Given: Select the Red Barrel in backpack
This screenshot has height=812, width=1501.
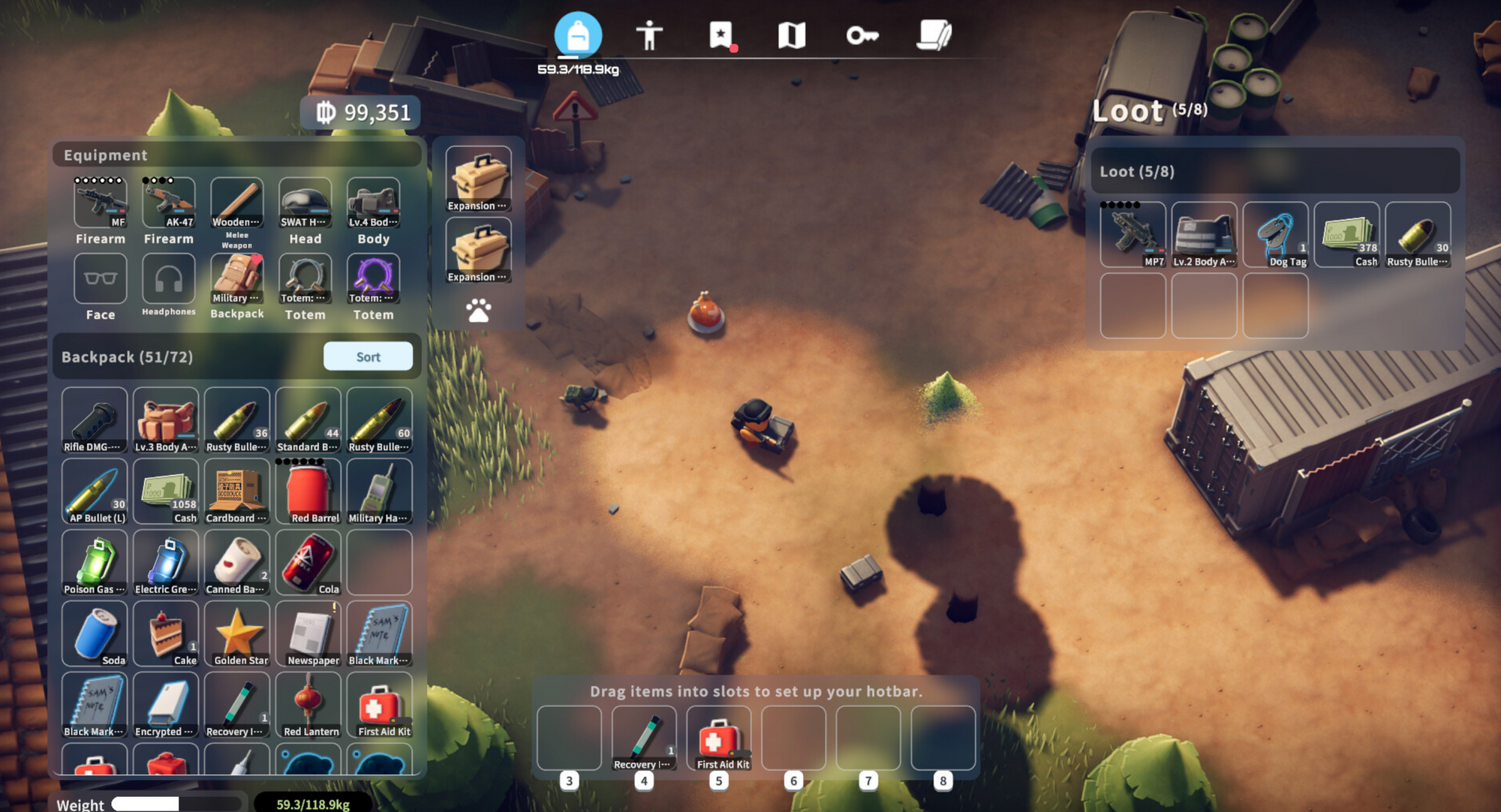Looking at the screenshot, I should point(308,492).
